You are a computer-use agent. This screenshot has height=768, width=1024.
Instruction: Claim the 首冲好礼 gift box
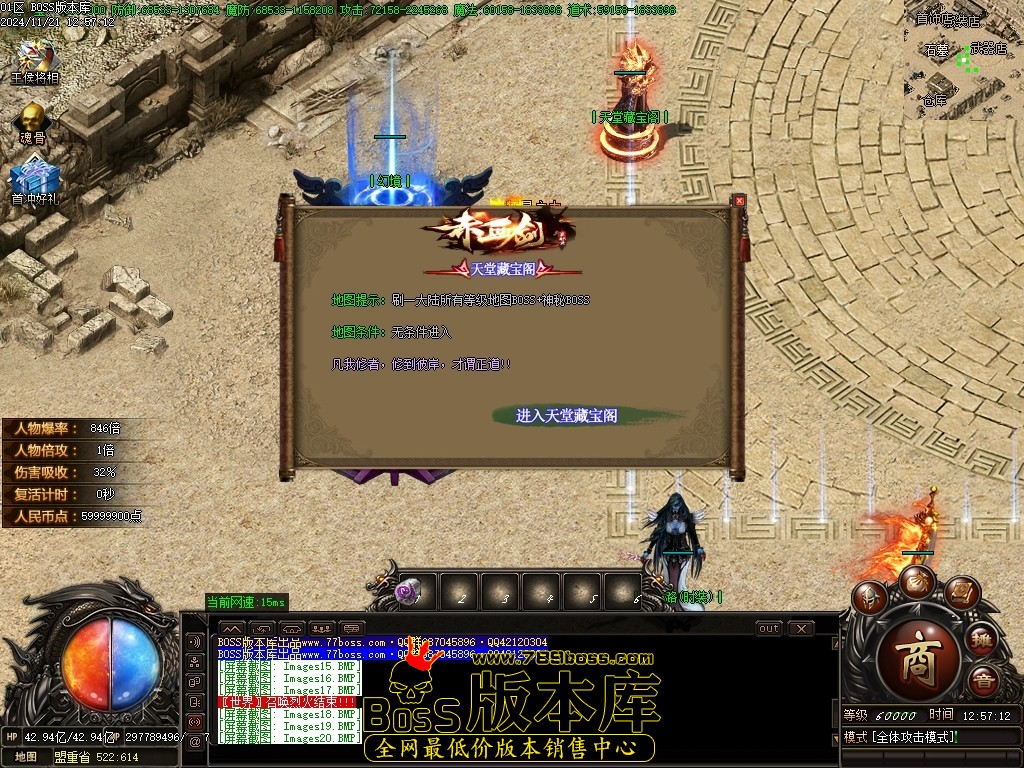35,181
